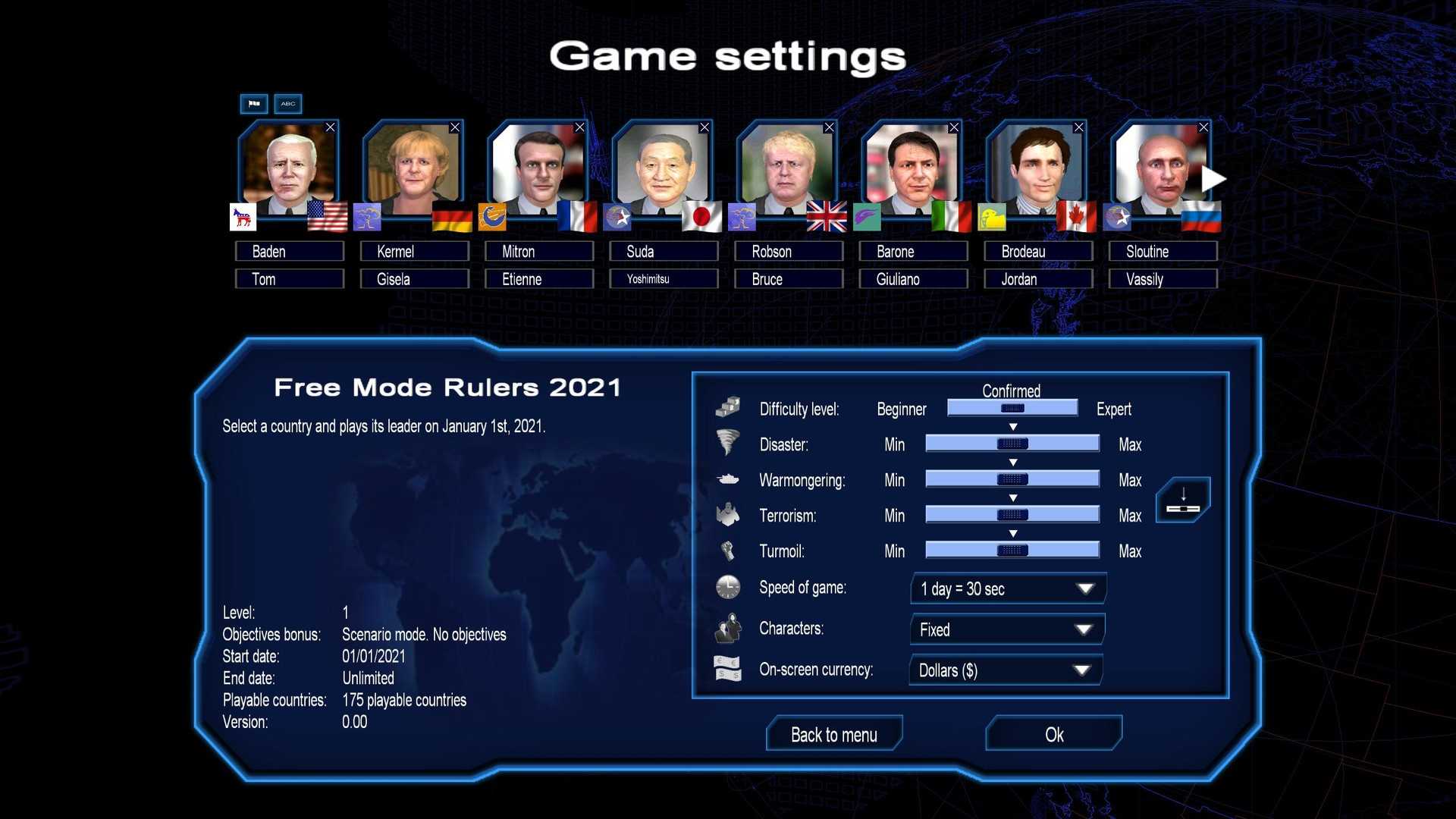This screenshot has height=819, width=1456.
Task: Click the Characters people icon
Action: 727,628
